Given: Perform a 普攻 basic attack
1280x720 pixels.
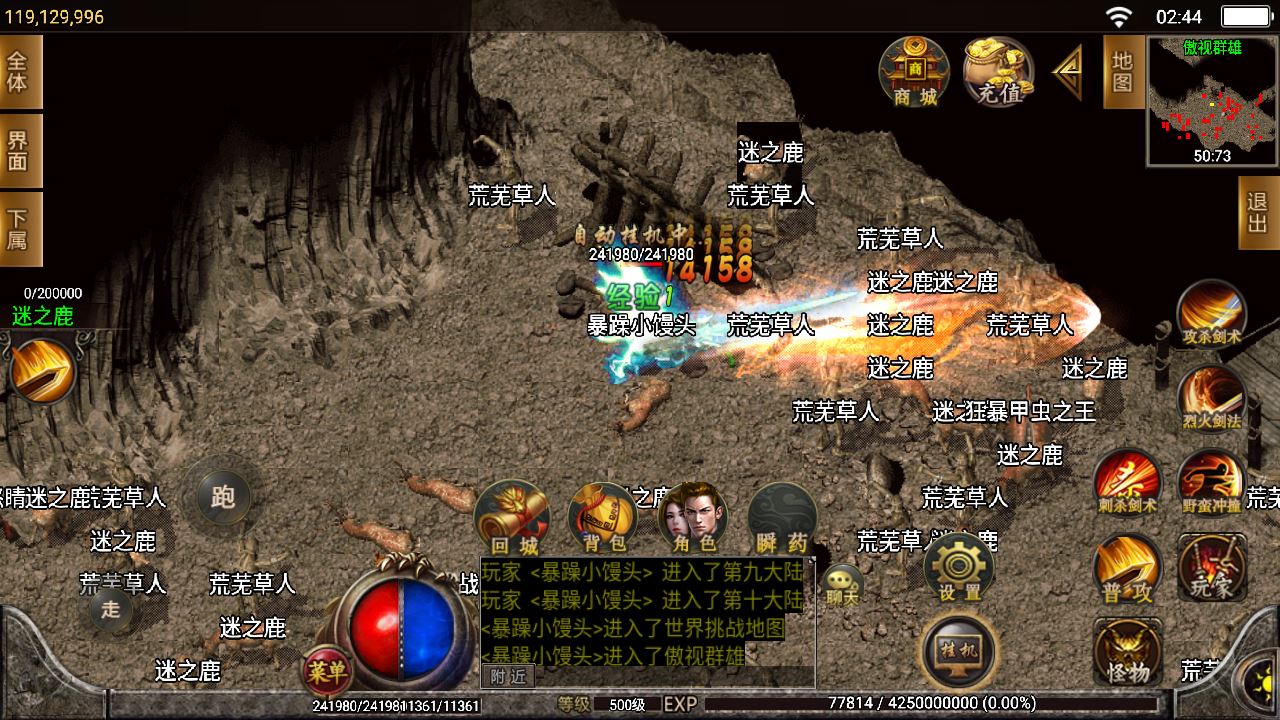Looking at the screenshot, I should pos(1127,568).
